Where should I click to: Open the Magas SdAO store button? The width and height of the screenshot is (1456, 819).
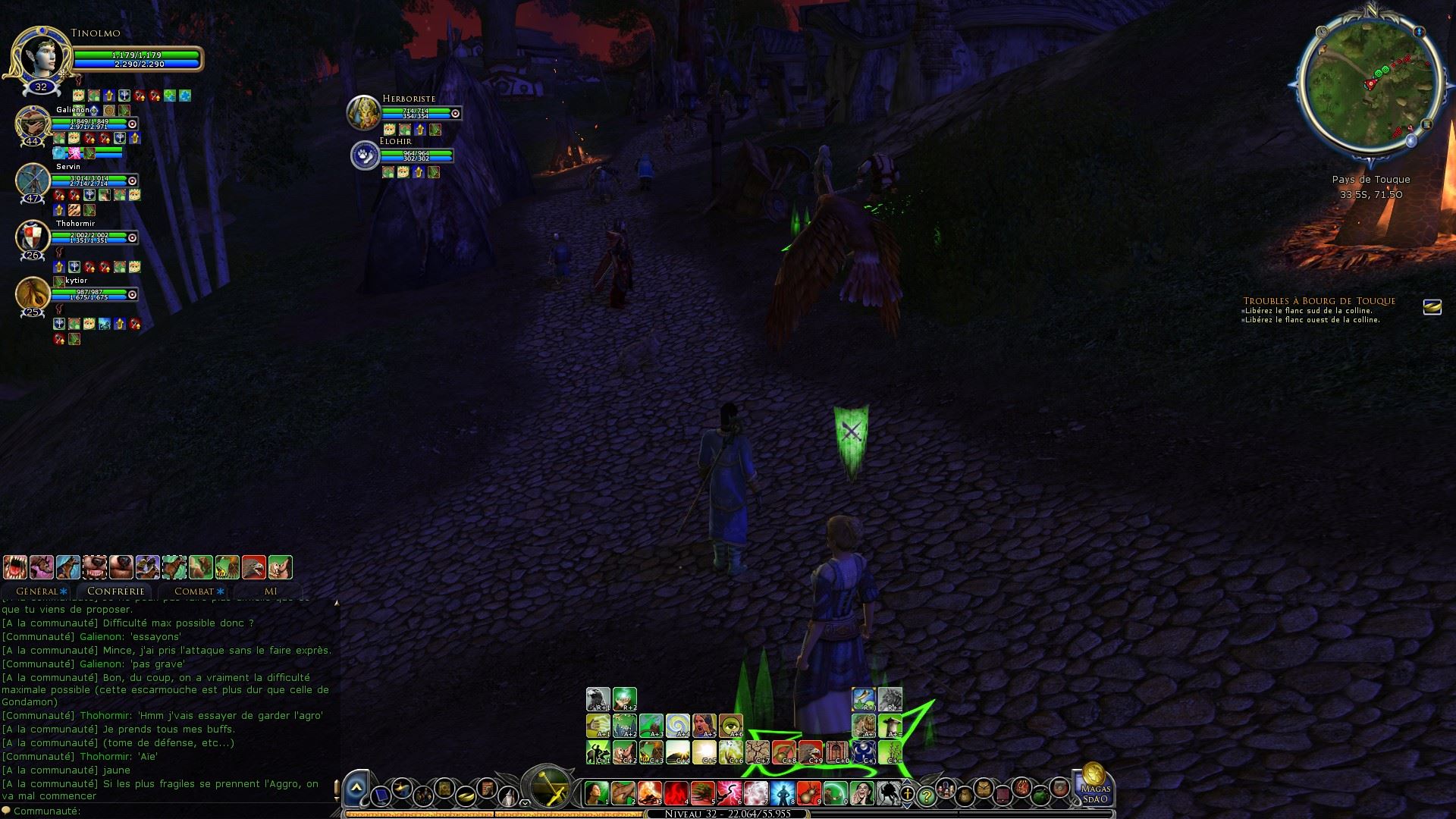[1094, 783]
